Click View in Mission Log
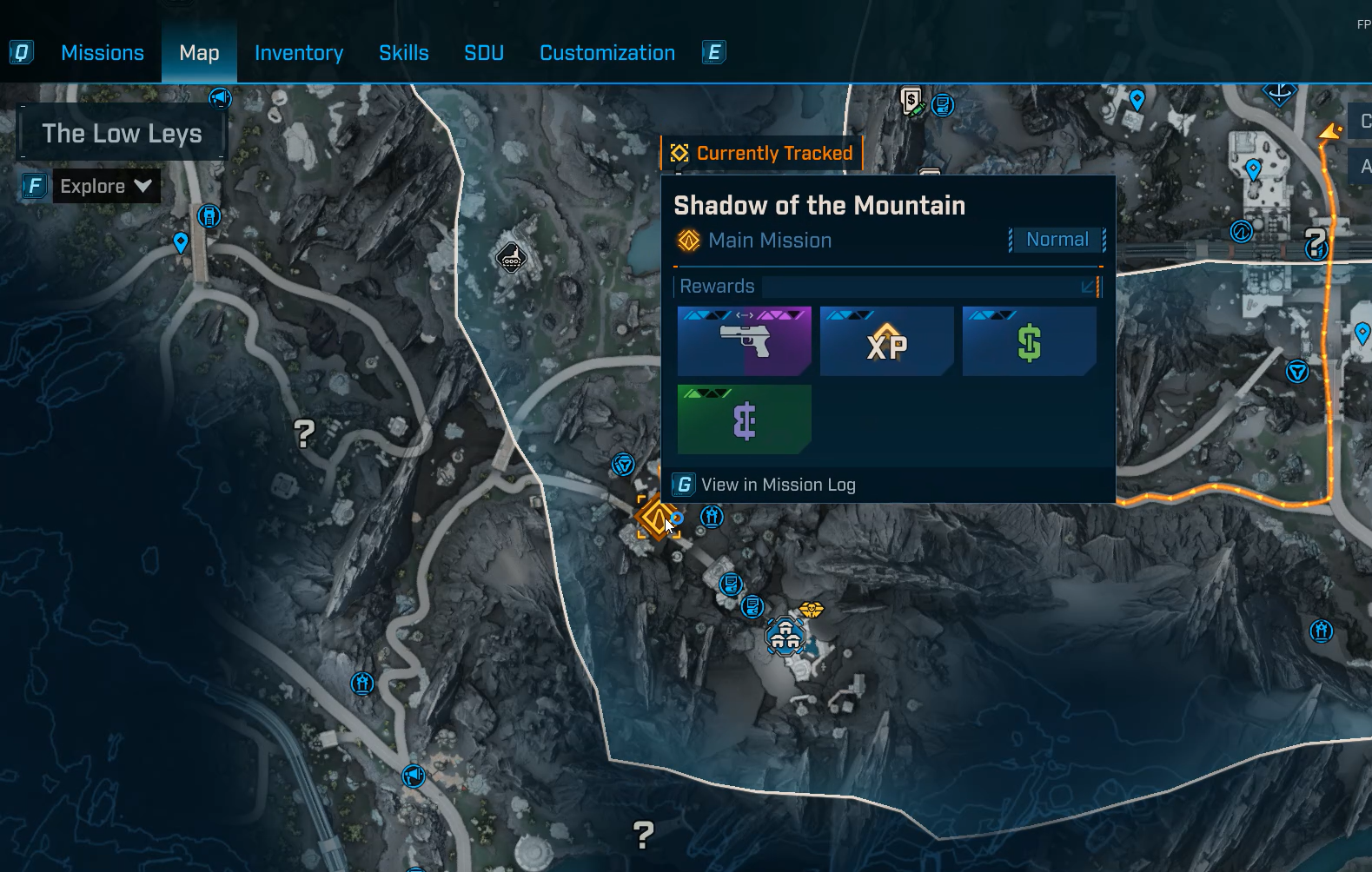This screenshot has height=872, width=1372. 778,485
